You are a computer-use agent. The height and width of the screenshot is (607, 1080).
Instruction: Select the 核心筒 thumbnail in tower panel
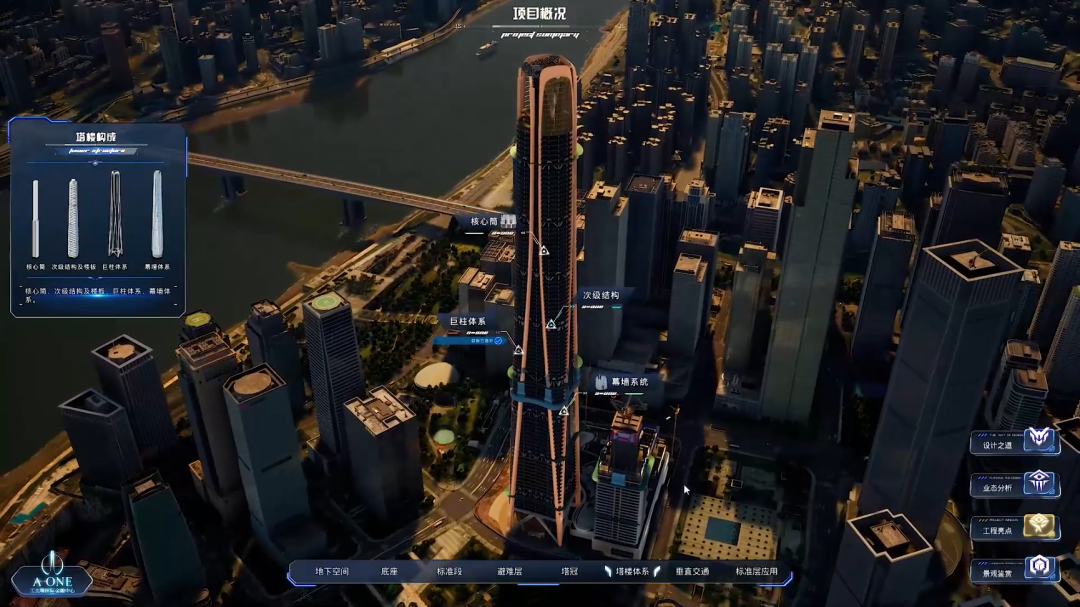[x=35, y=219]
